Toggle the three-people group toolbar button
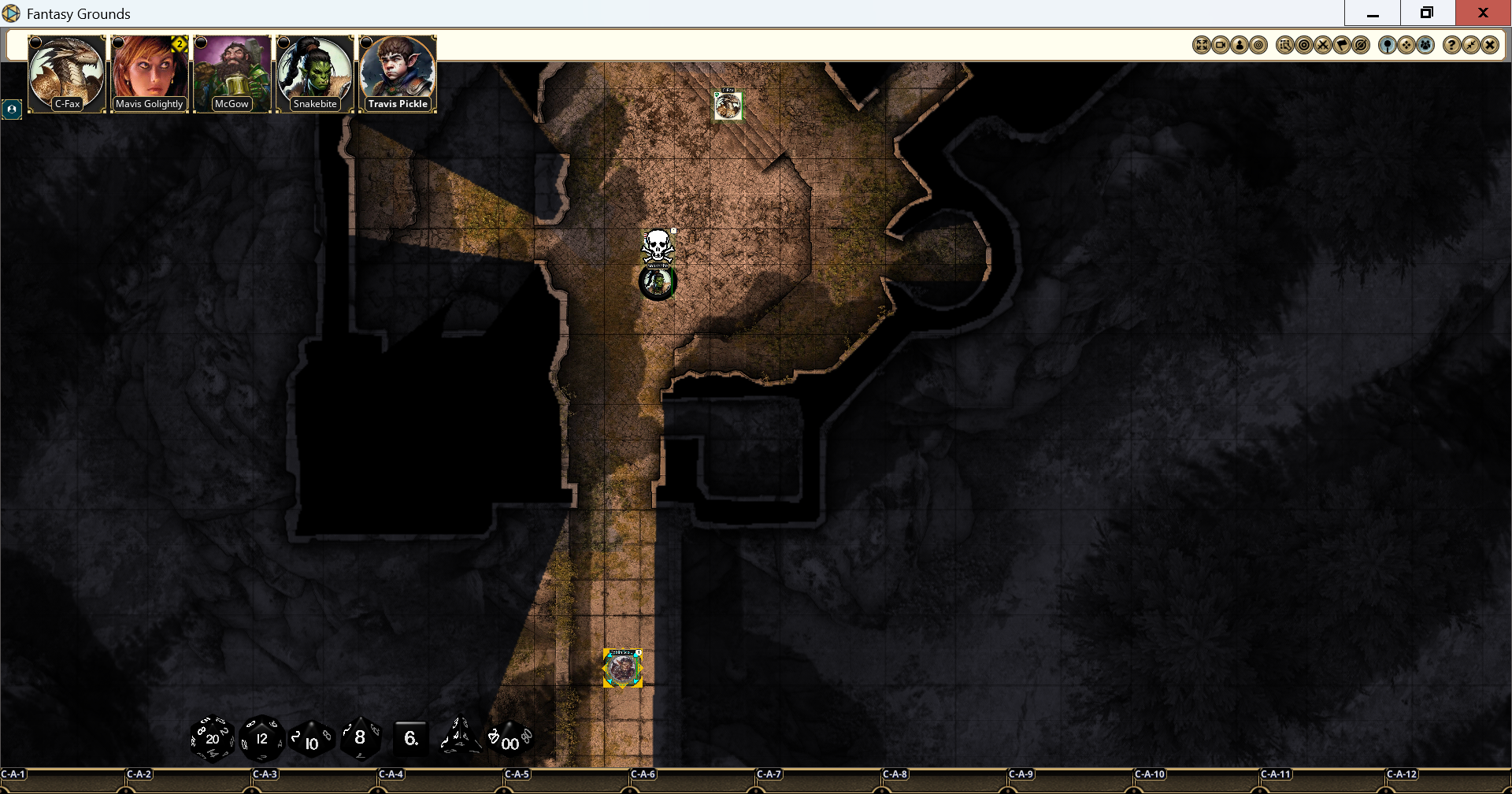The width and height of the screenshot is (1512, 794). (x=1425, y=46)
